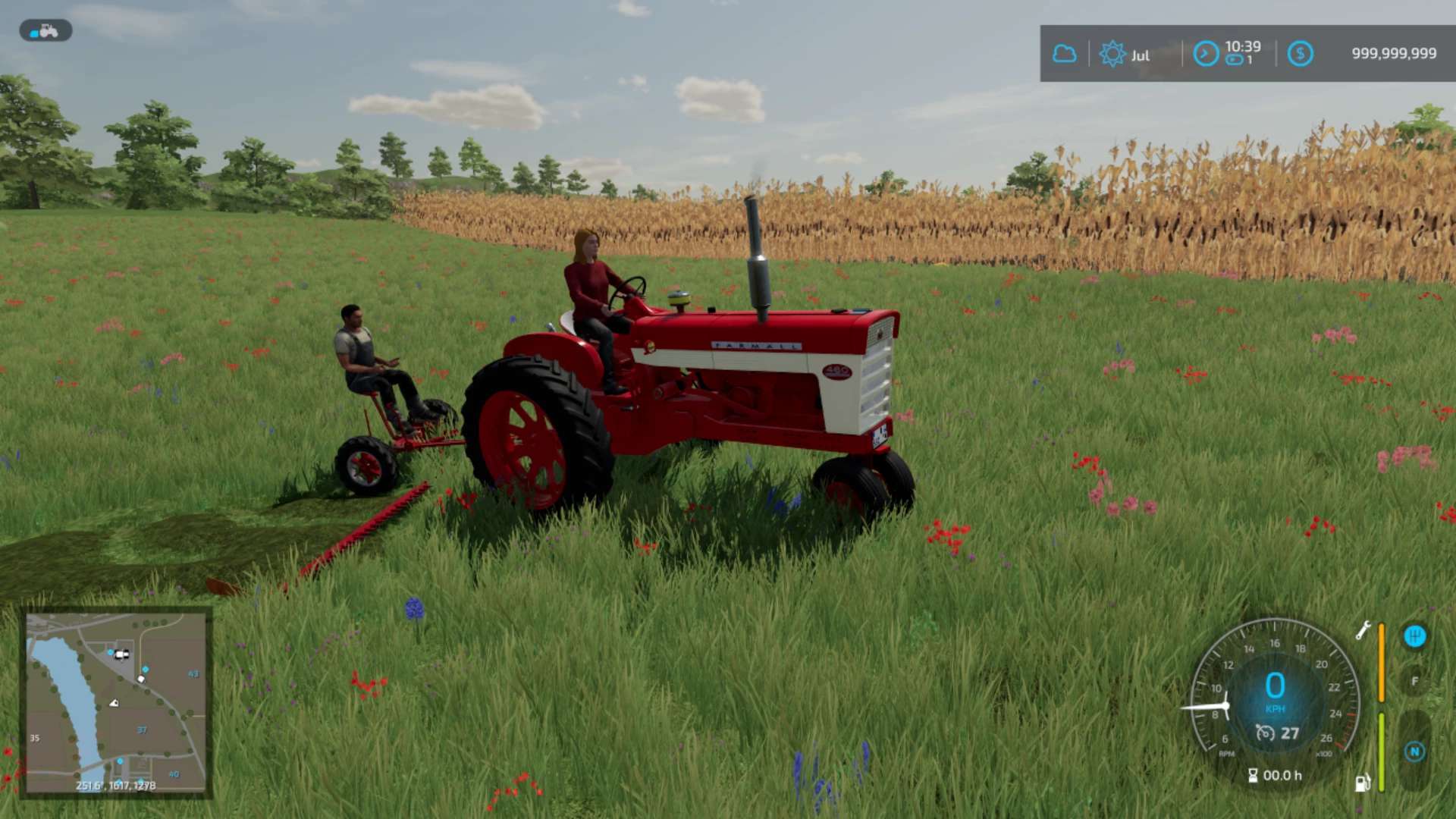
Task: Click the tractor vehicle indicator icon
Action: [x=45, y=30]
